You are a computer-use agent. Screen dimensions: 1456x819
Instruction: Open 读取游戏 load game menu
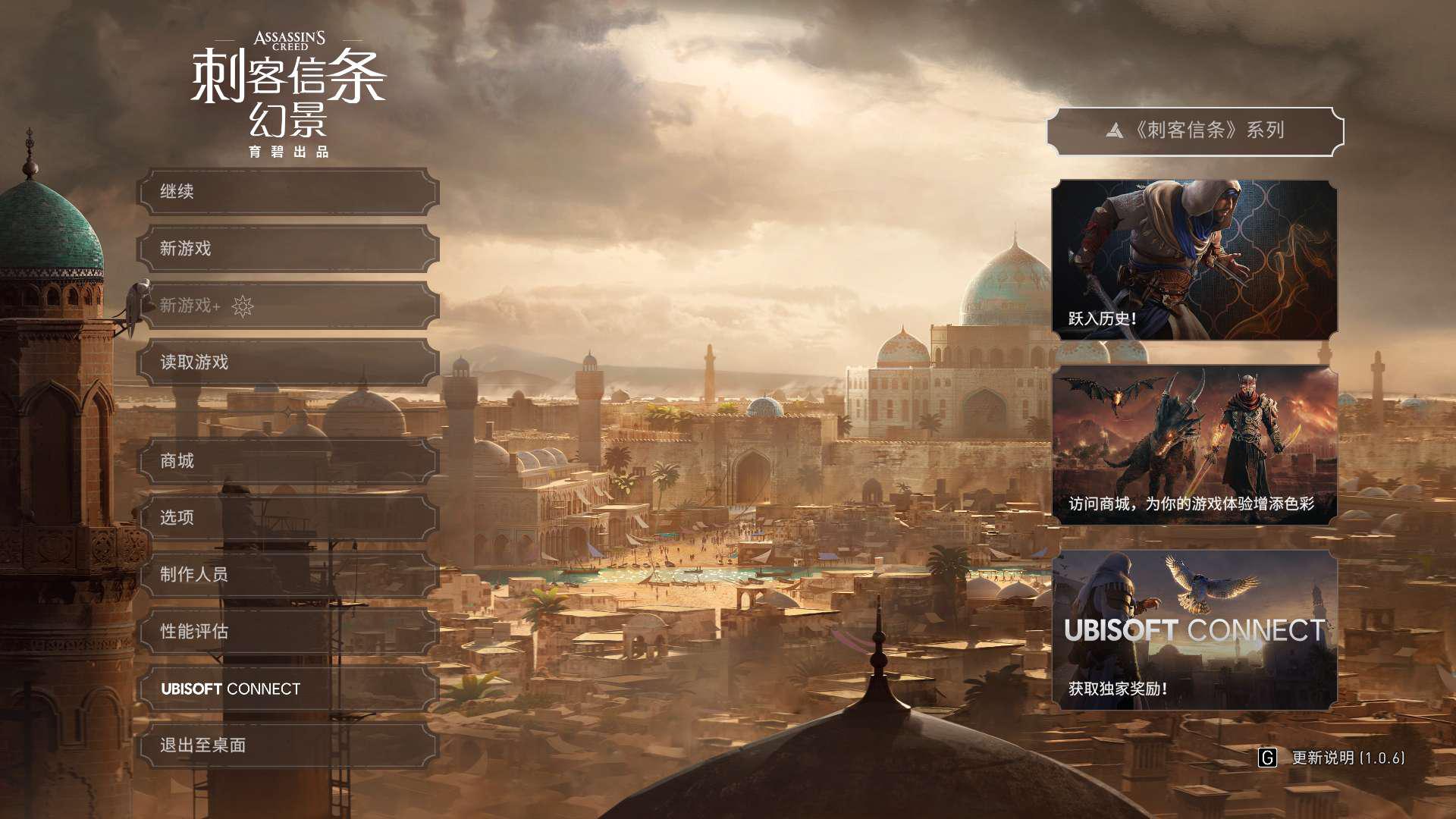(x=288, y=362)
